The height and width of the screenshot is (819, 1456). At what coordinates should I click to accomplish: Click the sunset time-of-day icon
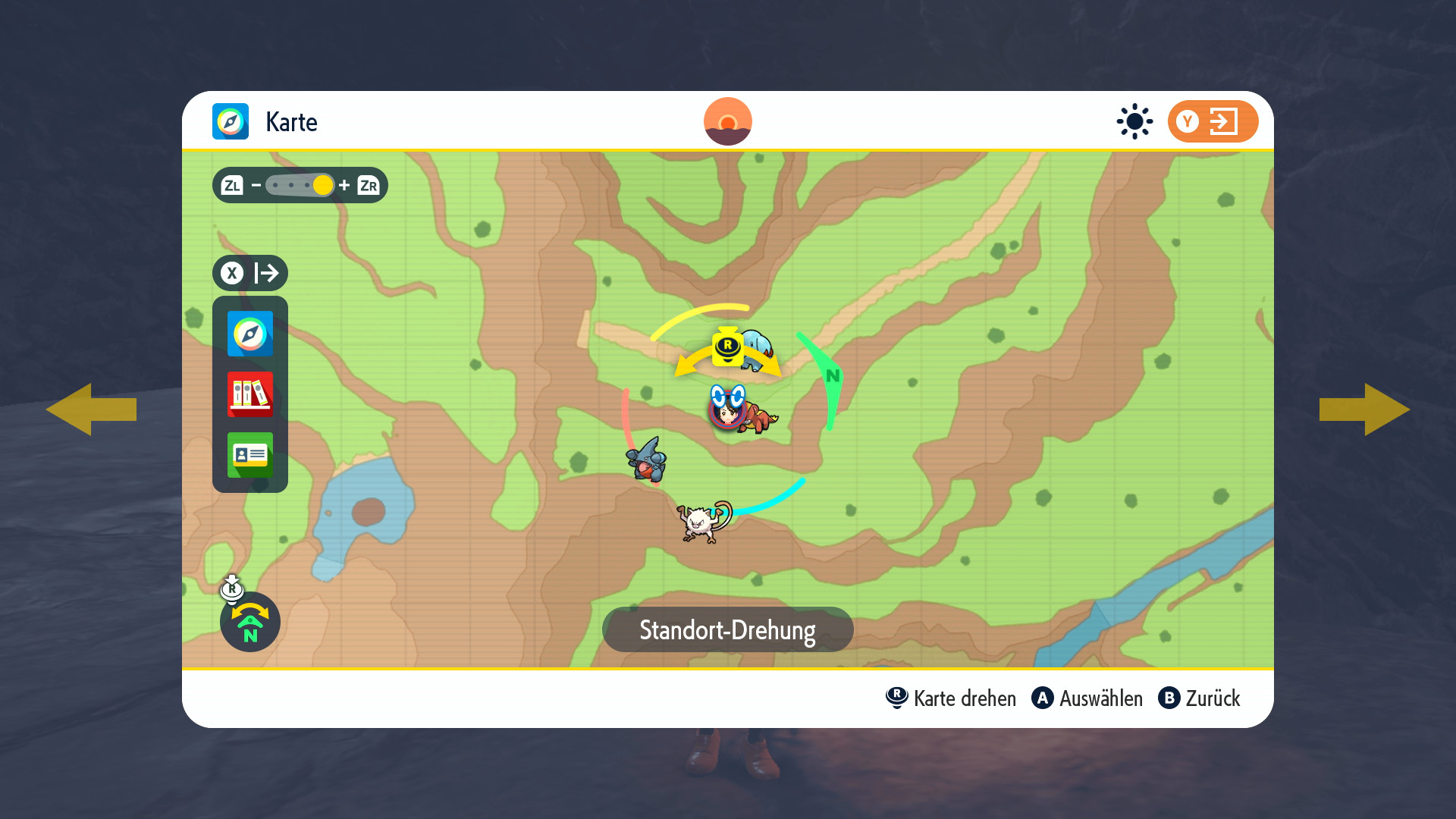click(727, 121)
